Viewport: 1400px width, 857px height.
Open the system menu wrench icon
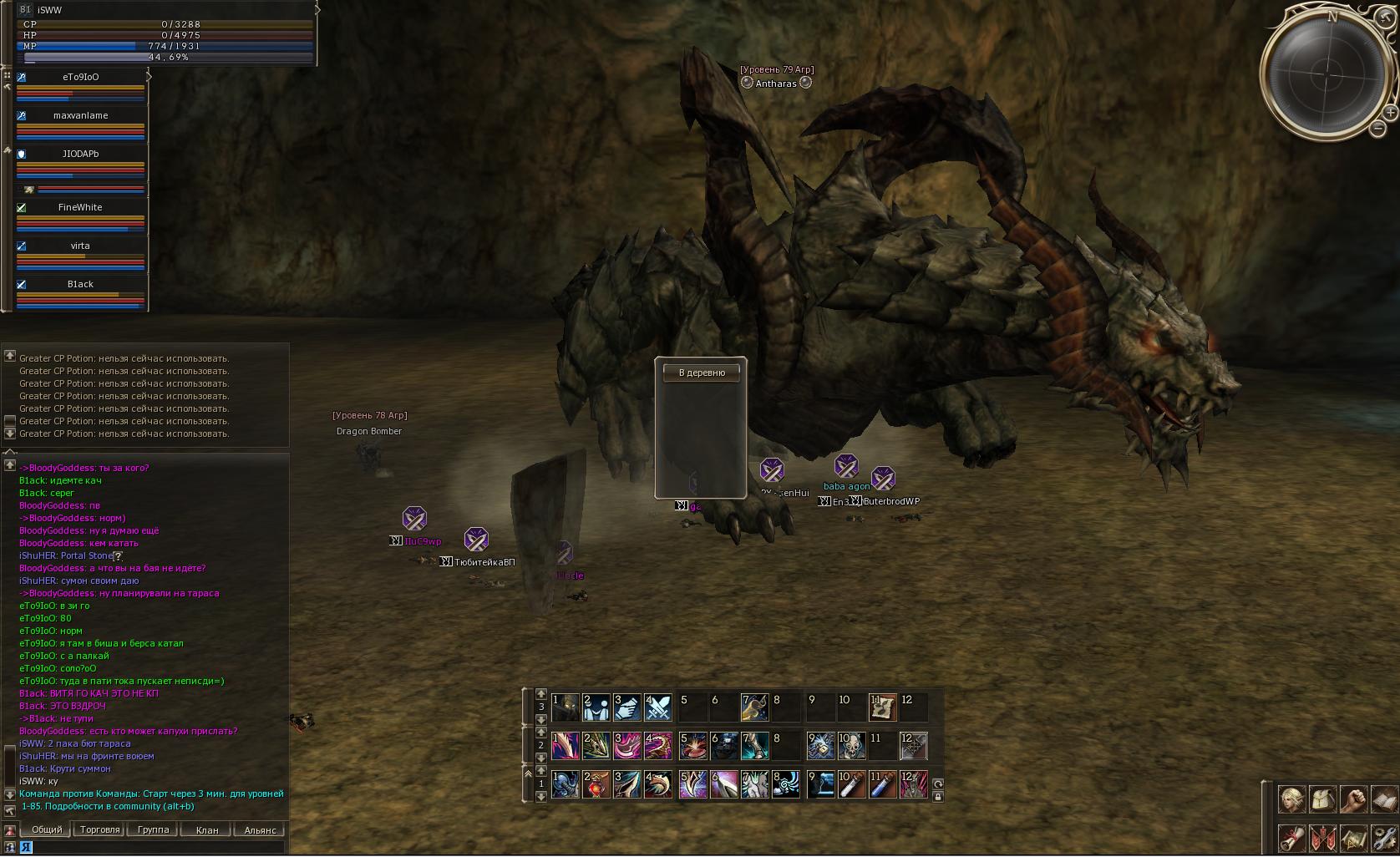click(1384, 838)
